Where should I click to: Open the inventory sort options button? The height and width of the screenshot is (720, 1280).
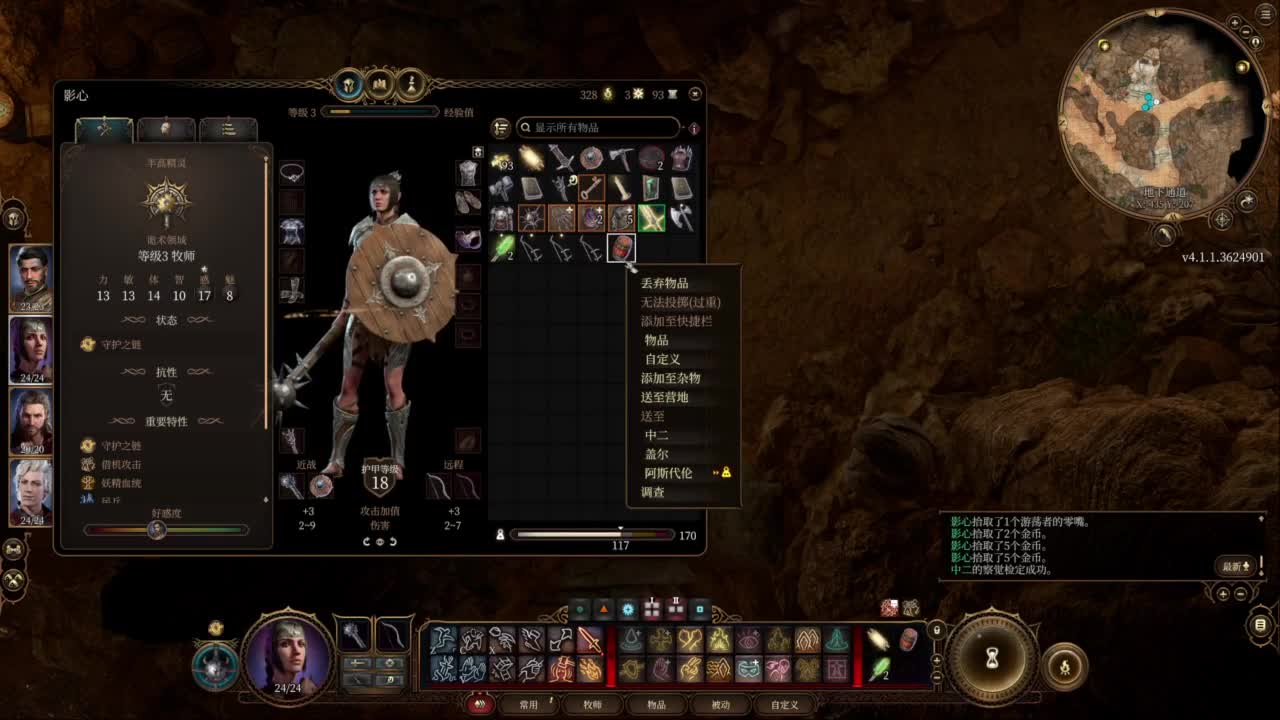pyautogui.click(x=501, y=128)
